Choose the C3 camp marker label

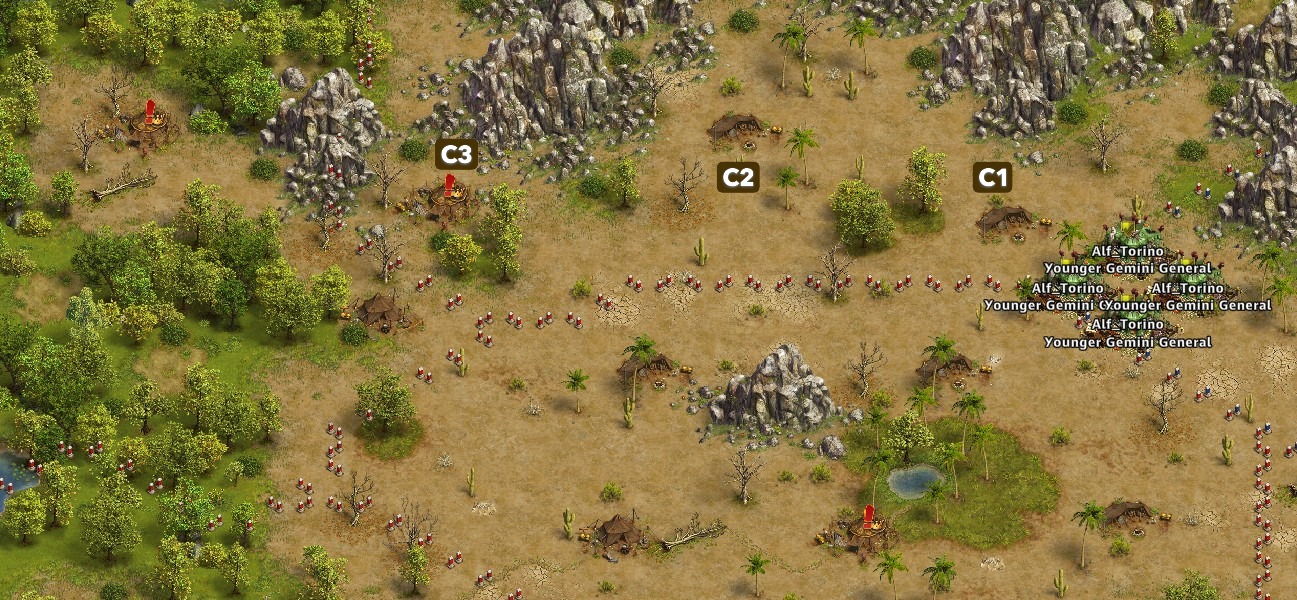[456, 154]
